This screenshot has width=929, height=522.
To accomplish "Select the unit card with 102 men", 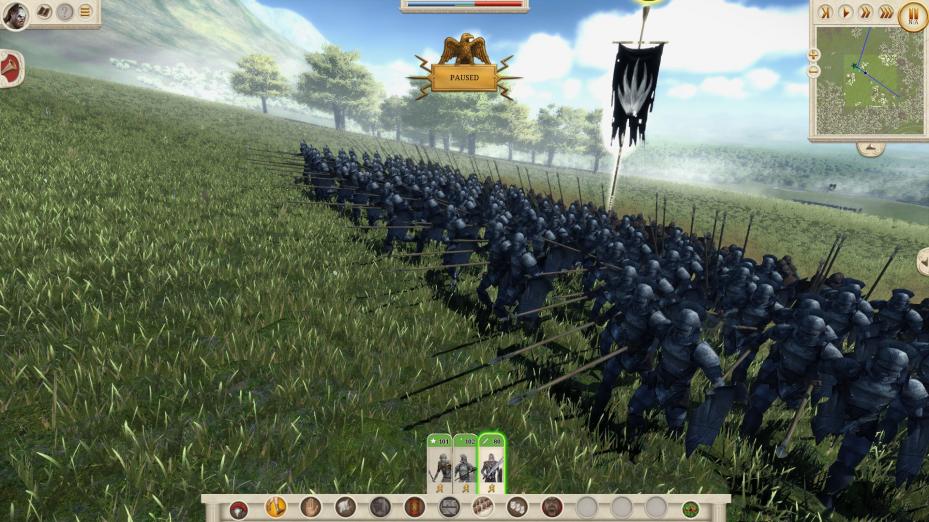I will 465,463.
